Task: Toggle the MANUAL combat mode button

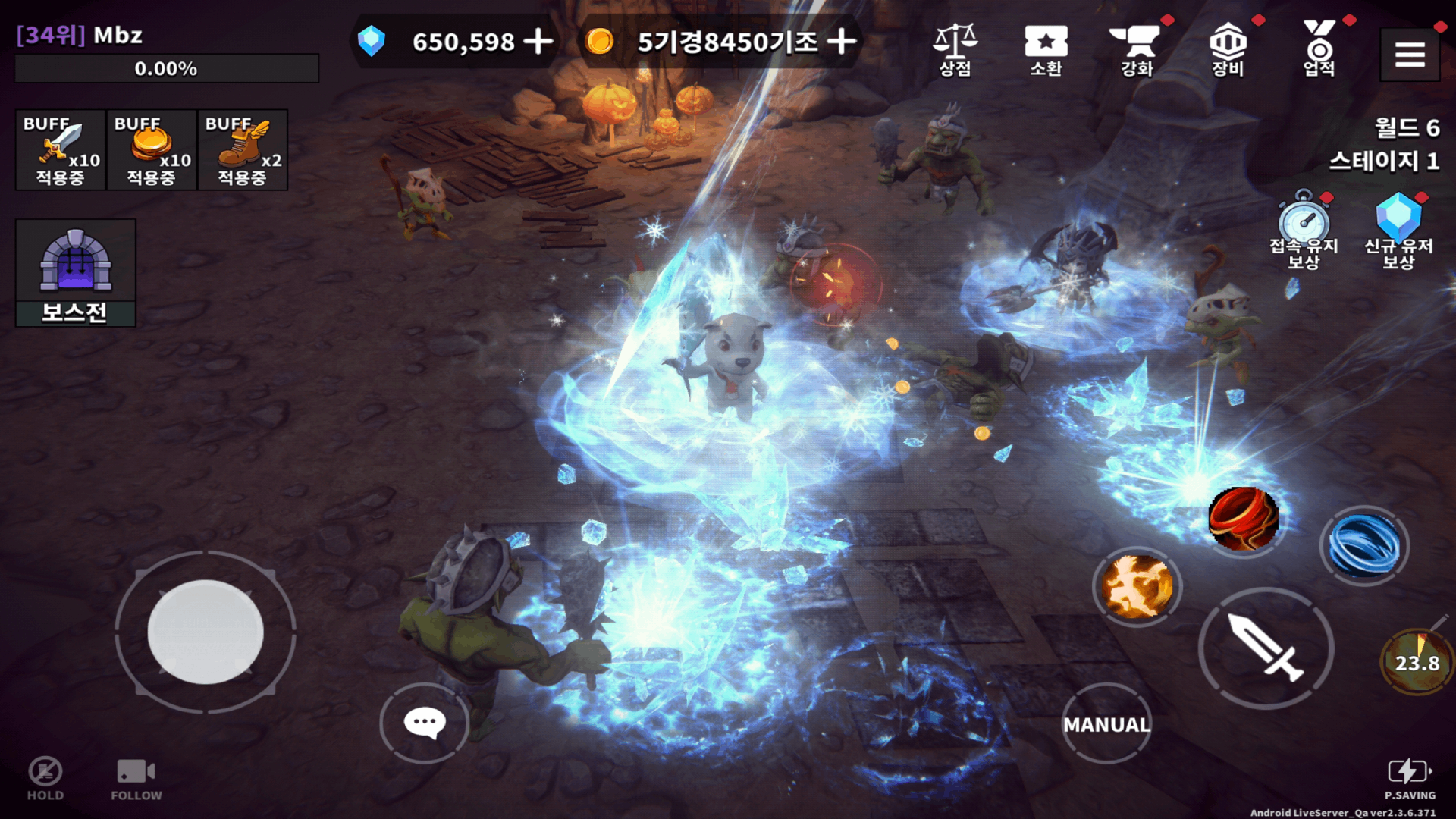Action: 1106,724
